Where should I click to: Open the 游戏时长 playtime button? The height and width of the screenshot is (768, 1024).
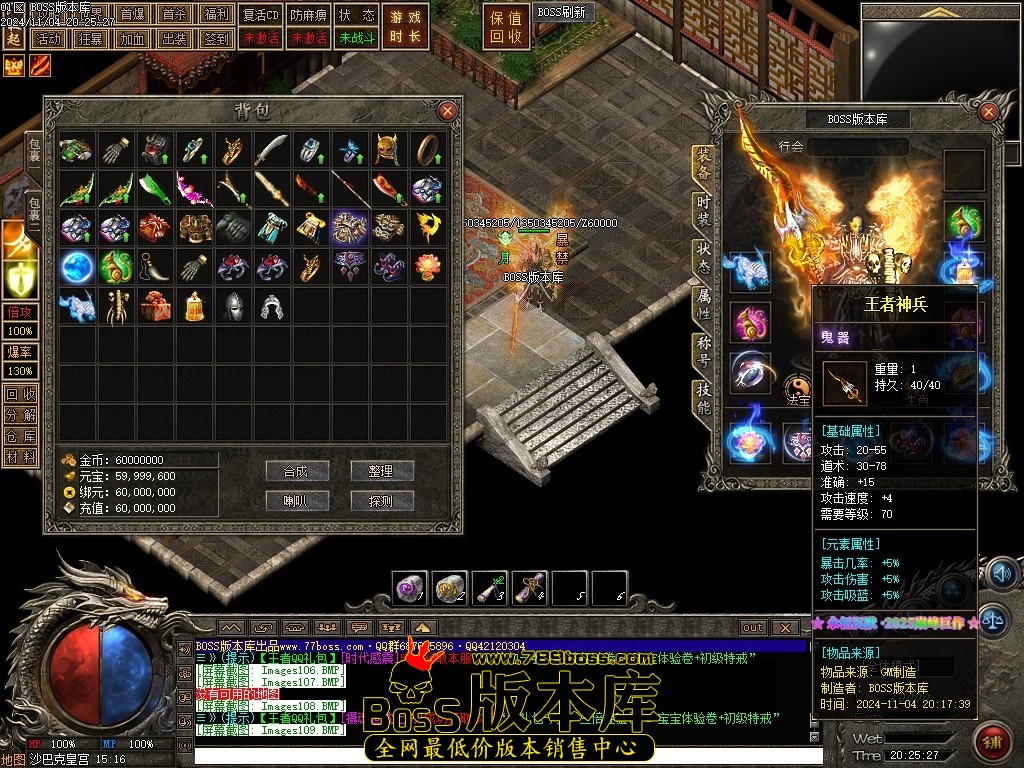coord(407,27)
